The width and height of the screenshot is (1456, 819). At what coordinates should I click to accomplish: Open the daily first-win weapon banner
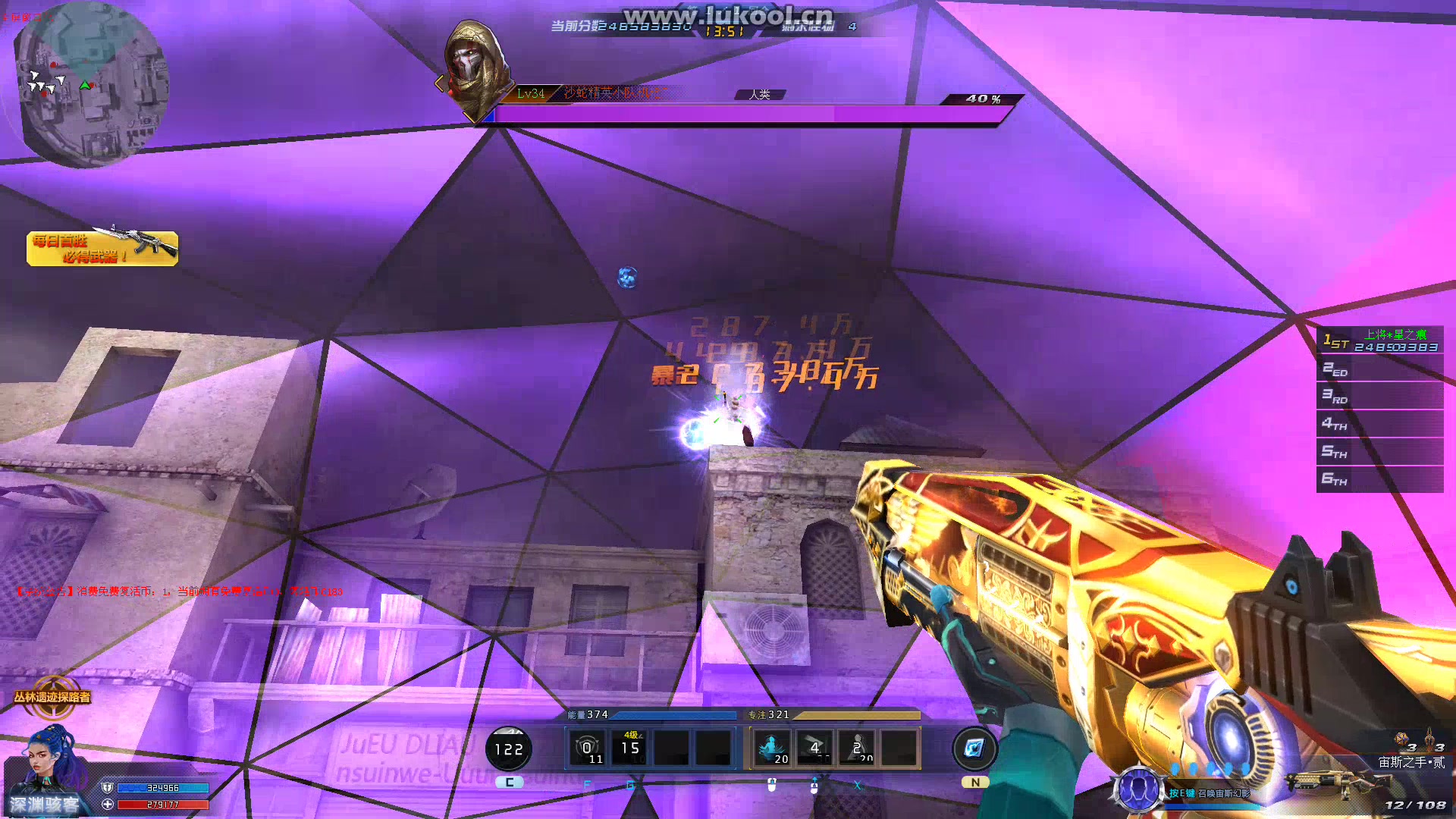[x=102, y=248]
